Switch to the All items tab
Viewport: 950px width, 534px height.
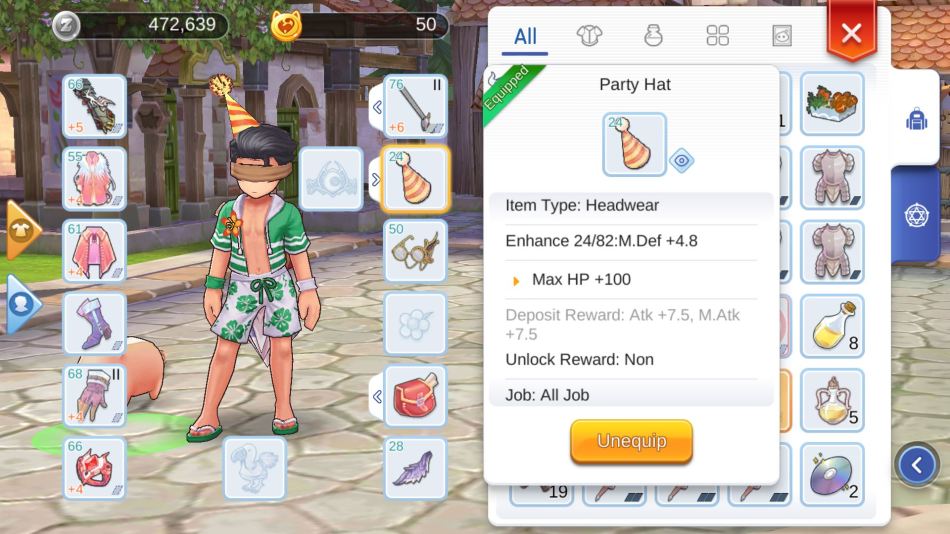(525, 37)
